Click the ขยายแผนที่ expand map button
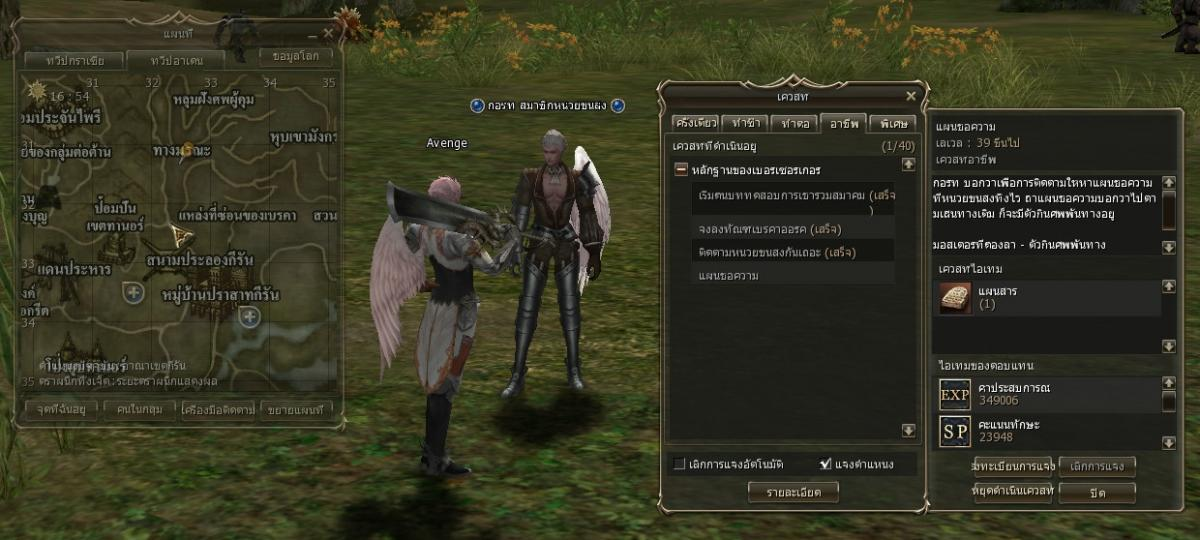 pos(300,409)
